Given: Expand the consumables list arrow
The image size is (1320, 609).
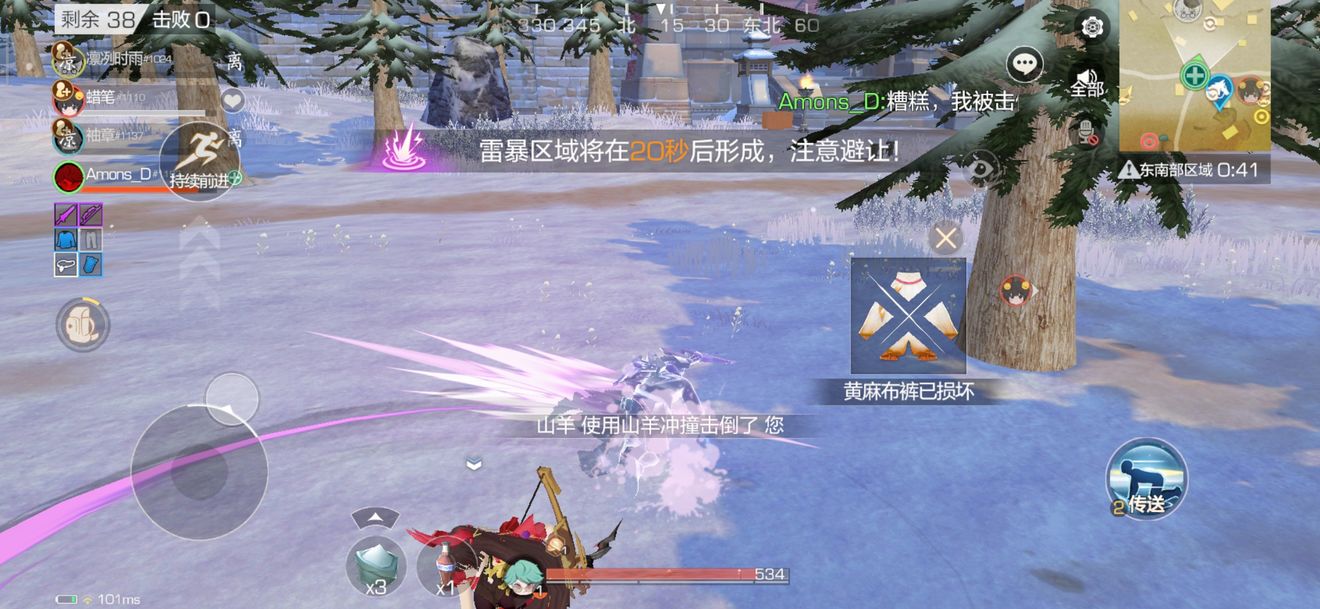Looking at the screenshot, I should click(x=376, y=517).
